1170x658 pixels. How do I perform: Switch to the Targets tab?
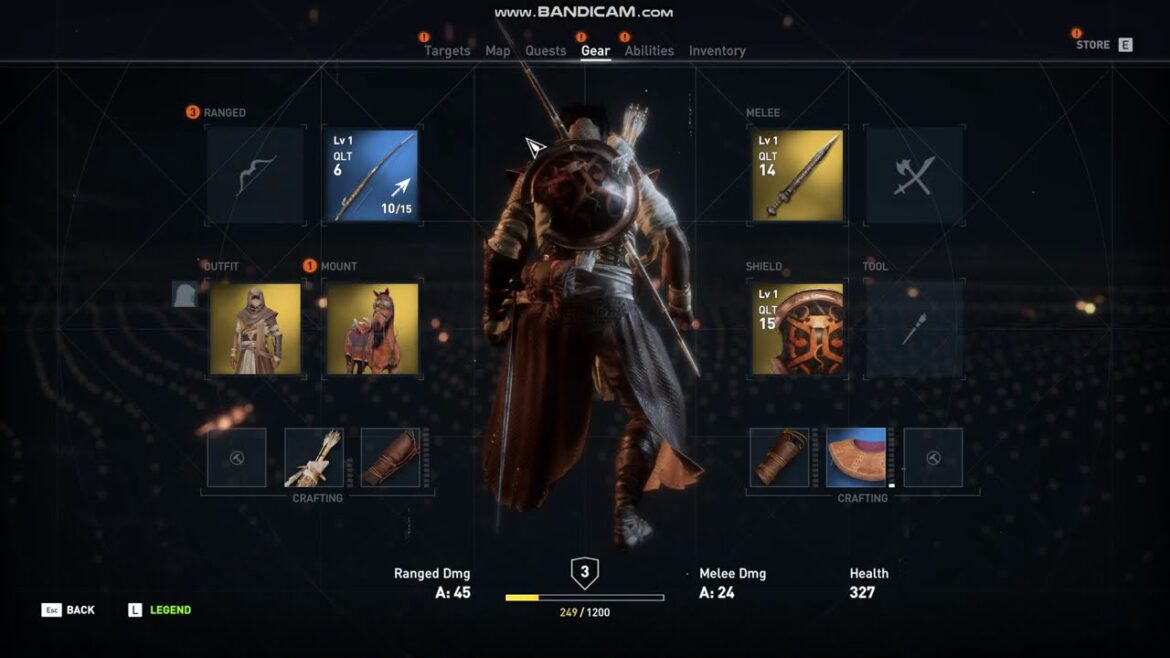[x=447, y=51]
